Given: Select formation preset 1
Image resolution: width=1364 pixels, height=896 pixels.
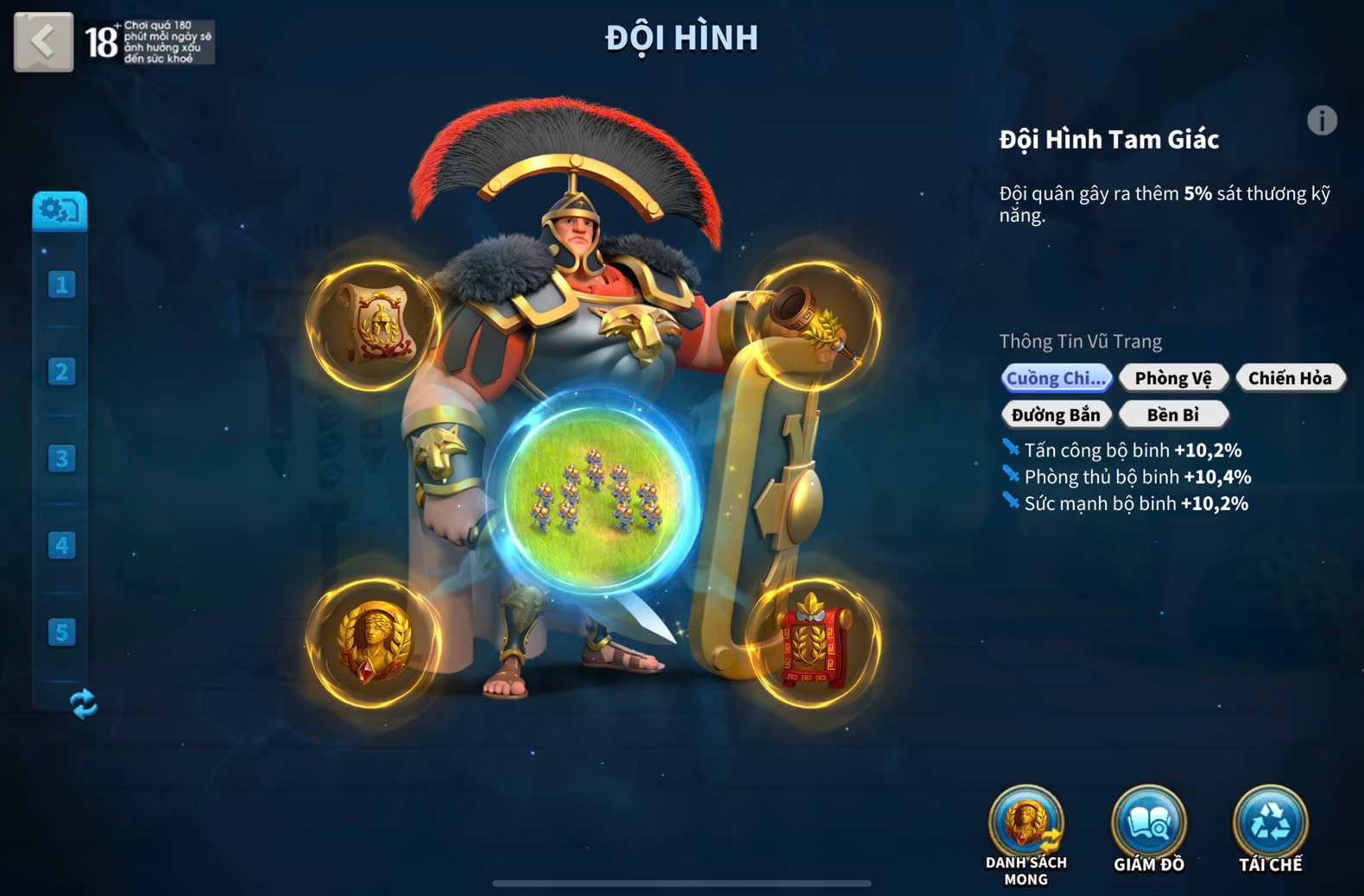Looking at the screenshot, I should 61,285.
